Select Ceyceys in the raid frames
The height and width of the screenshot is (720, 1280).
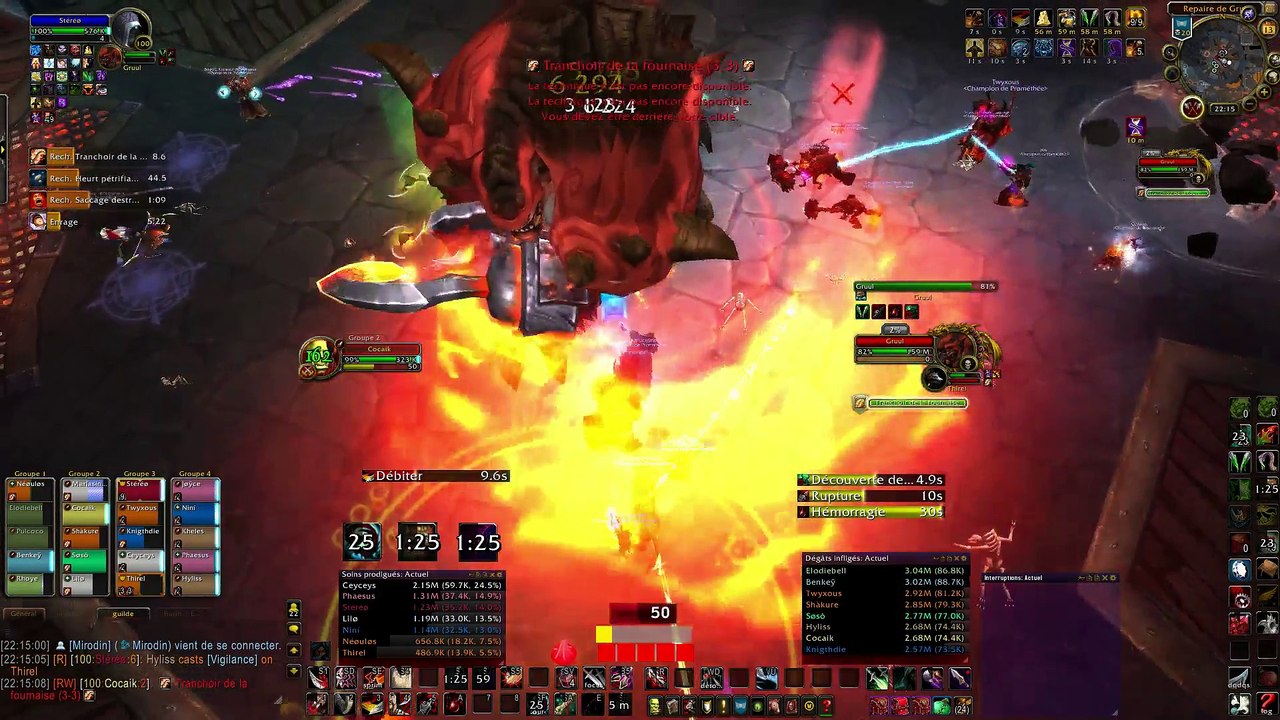click(x=141, y=555)
